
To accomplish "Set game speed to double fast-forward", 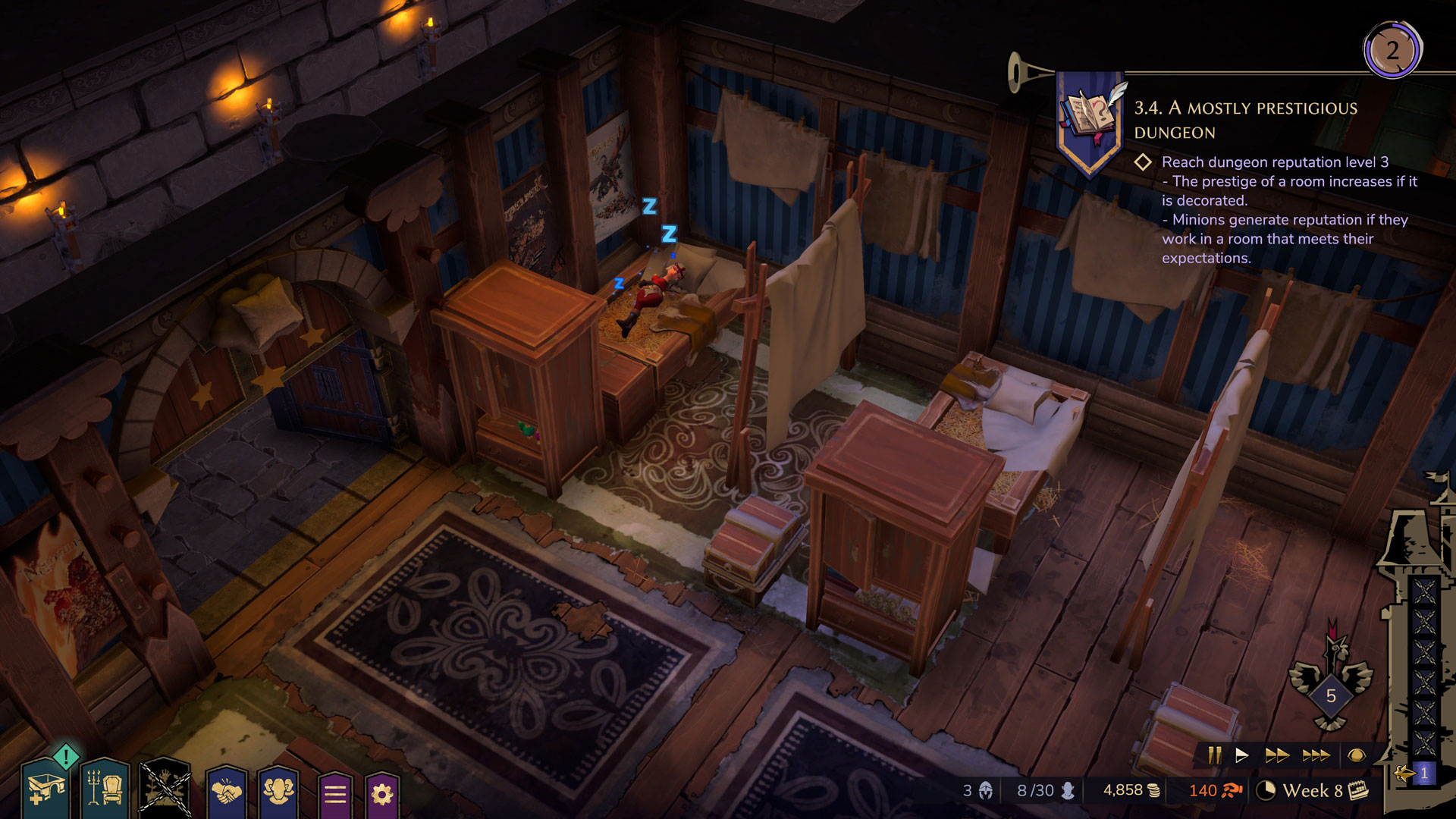I will (x=1277, y=755).
